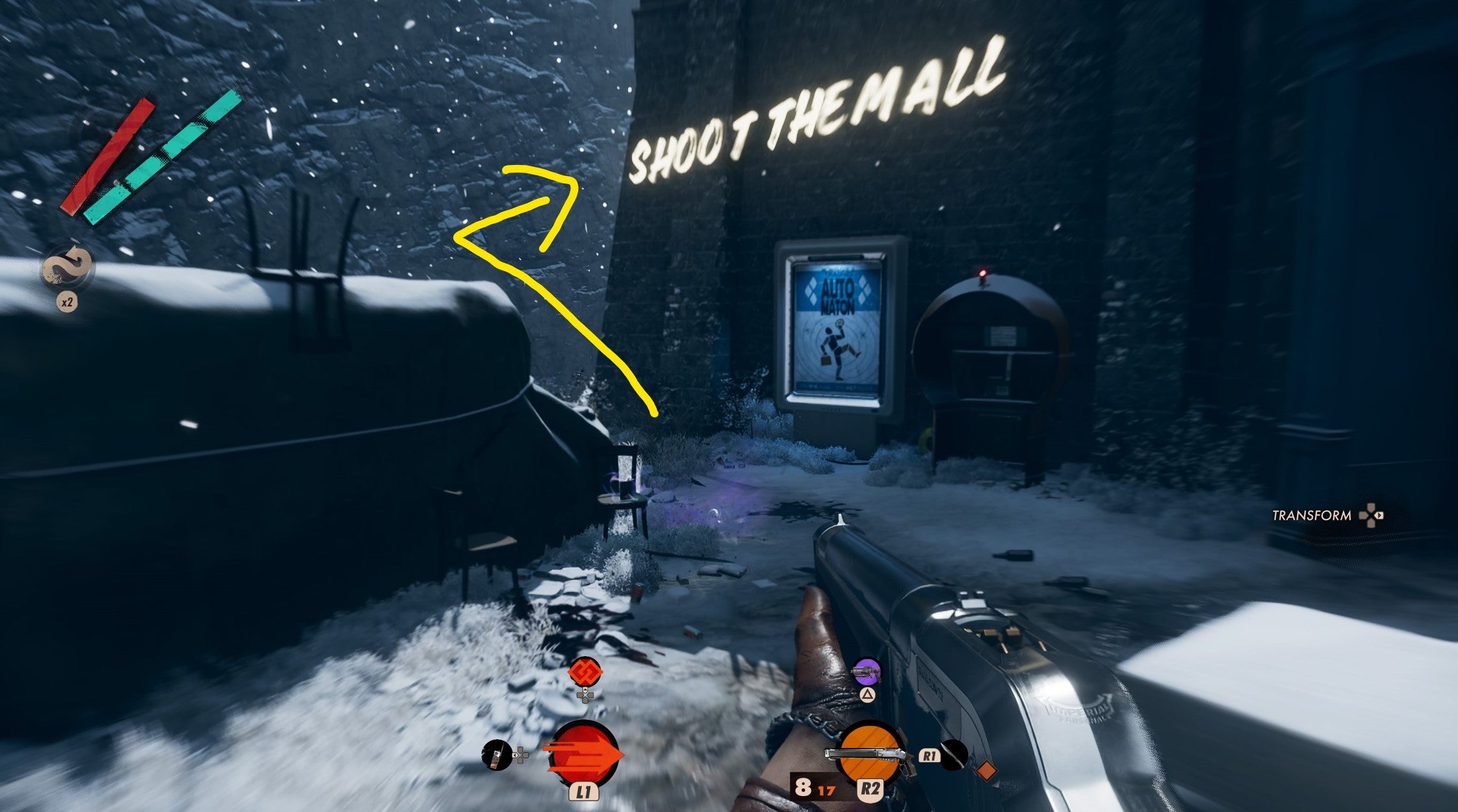The image size is (1458, 812).
Task: Select the orange diamond ammo-type icon
Action: (986, 770)
